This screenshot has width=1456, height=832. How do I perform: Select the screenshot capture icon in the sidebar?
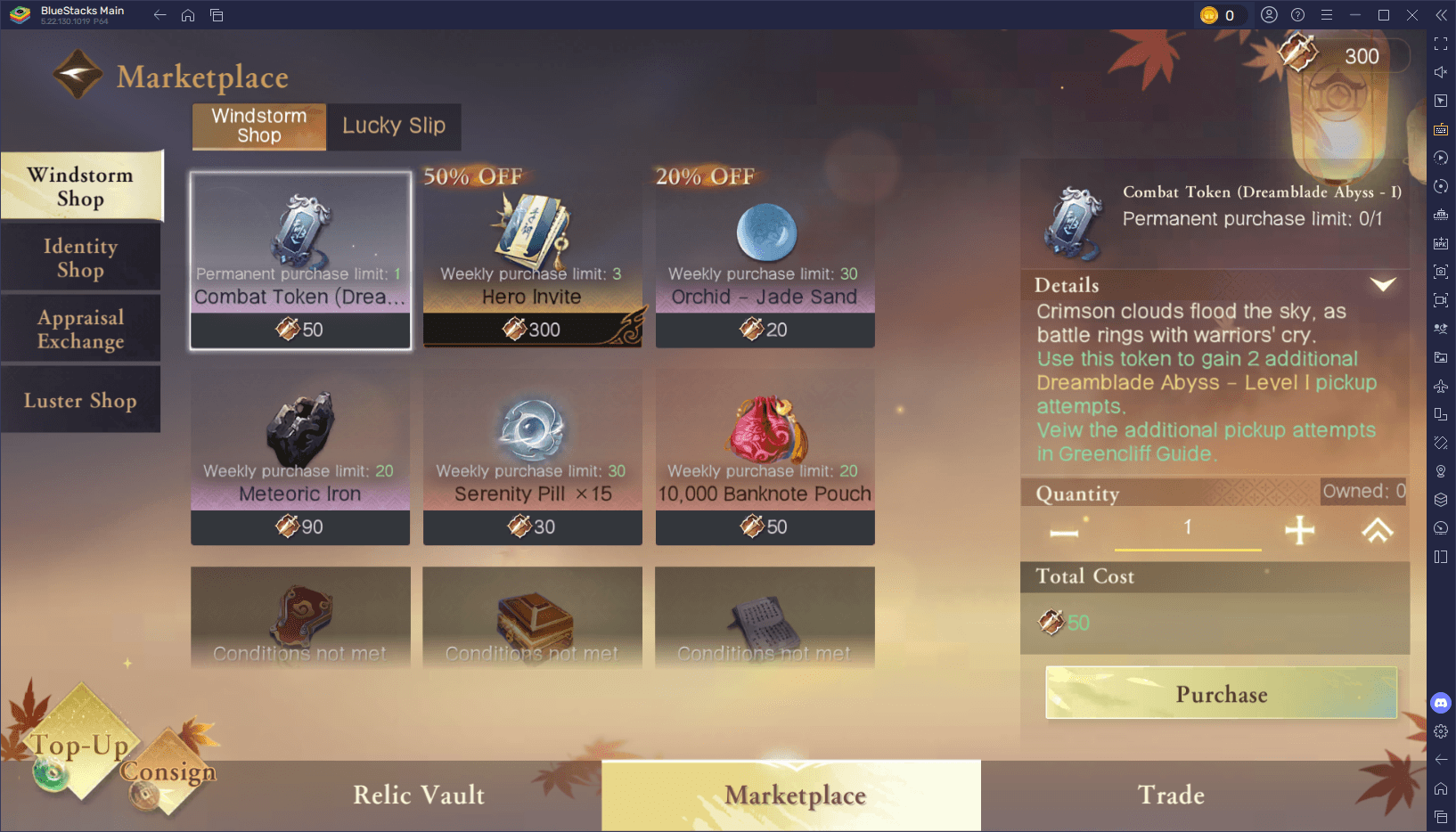point(1441,272)
